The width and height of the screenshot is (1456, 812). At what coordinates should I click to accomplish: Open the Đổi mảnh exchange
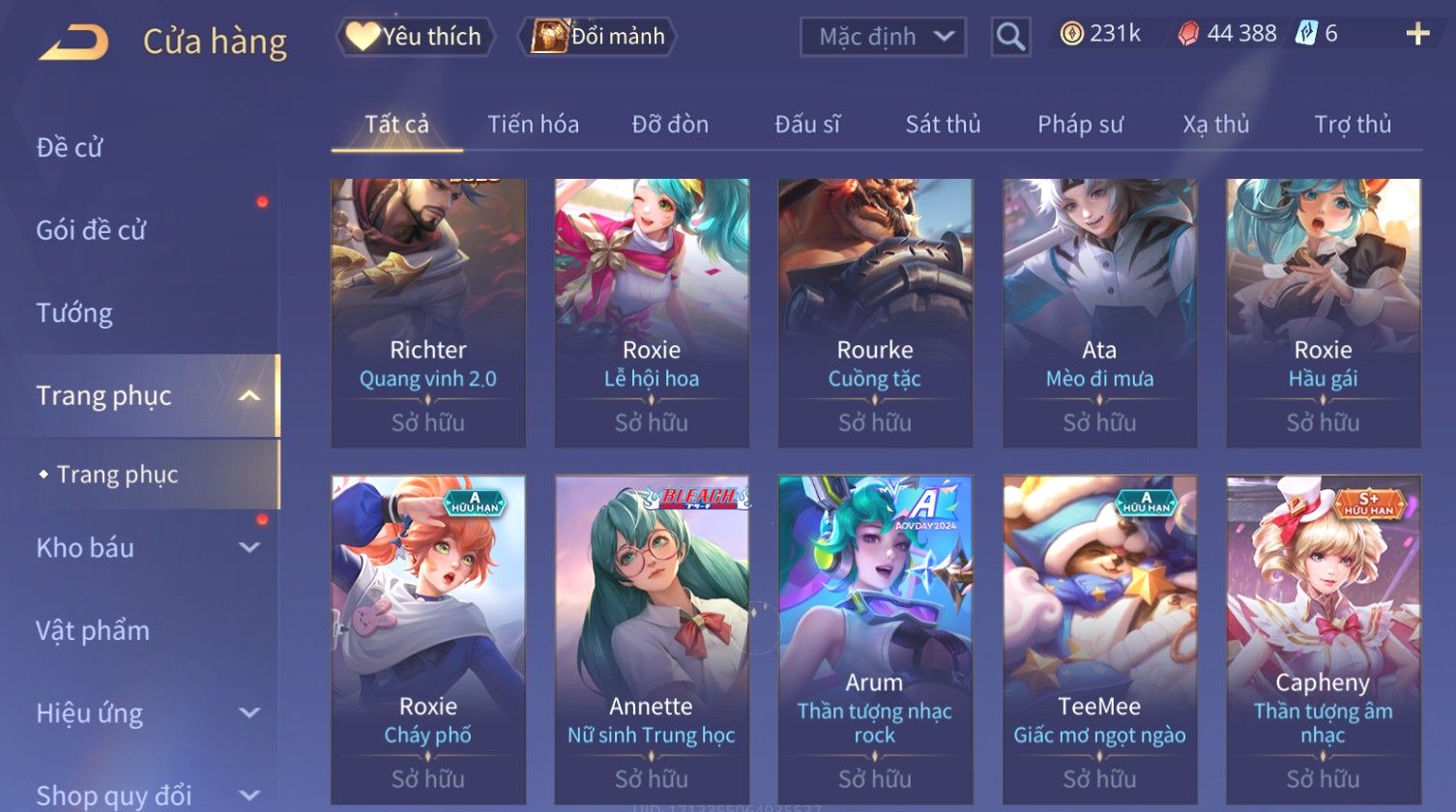coord(599,37)
